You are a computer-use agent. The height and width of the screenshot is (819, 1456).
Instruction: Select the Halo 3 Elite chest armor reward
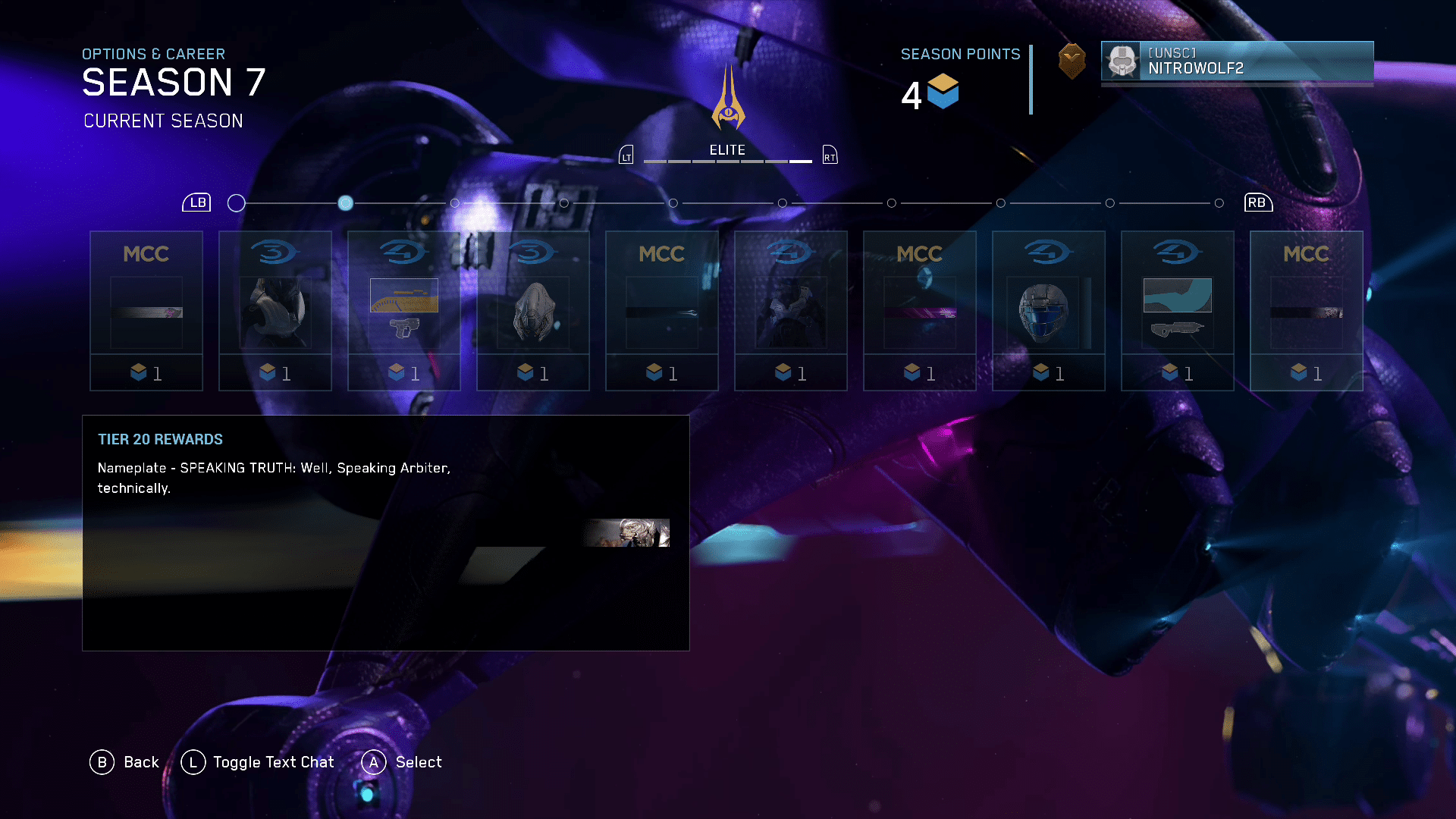pyautogui.click(x=275, y=311)
